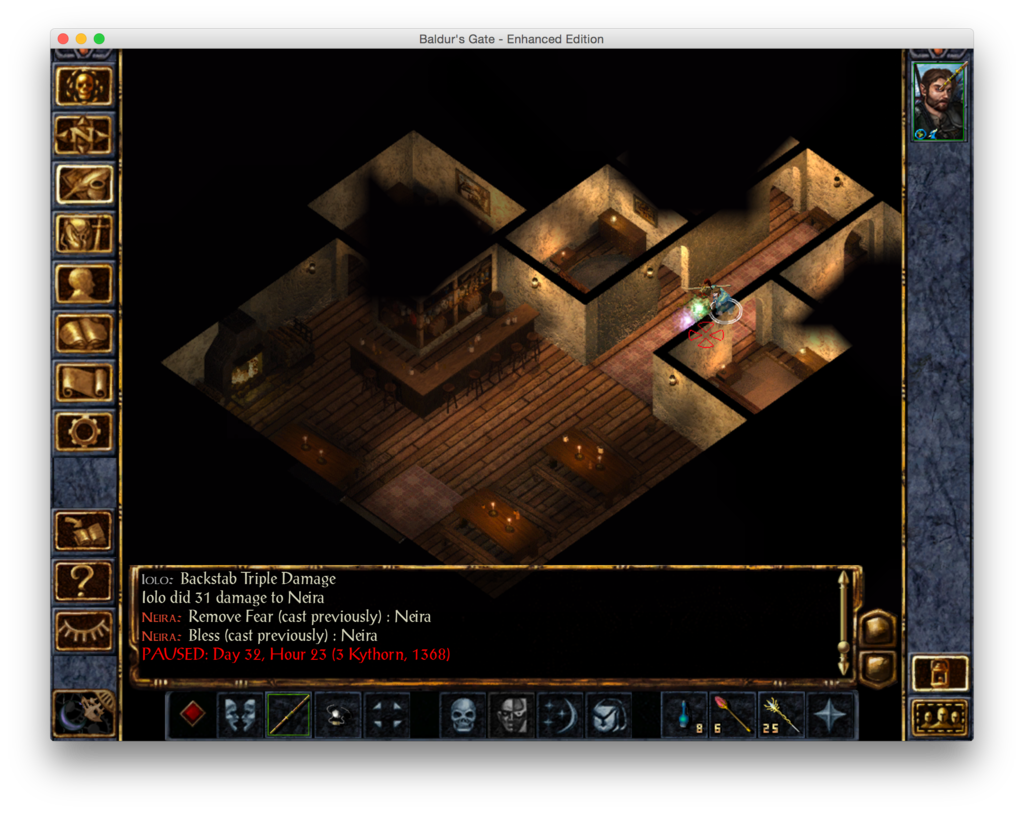Click the moon clock pause button
Image resolution: width=1024 pixels, height=813 pixels.
pyautogui.click(x=84, y=710)
